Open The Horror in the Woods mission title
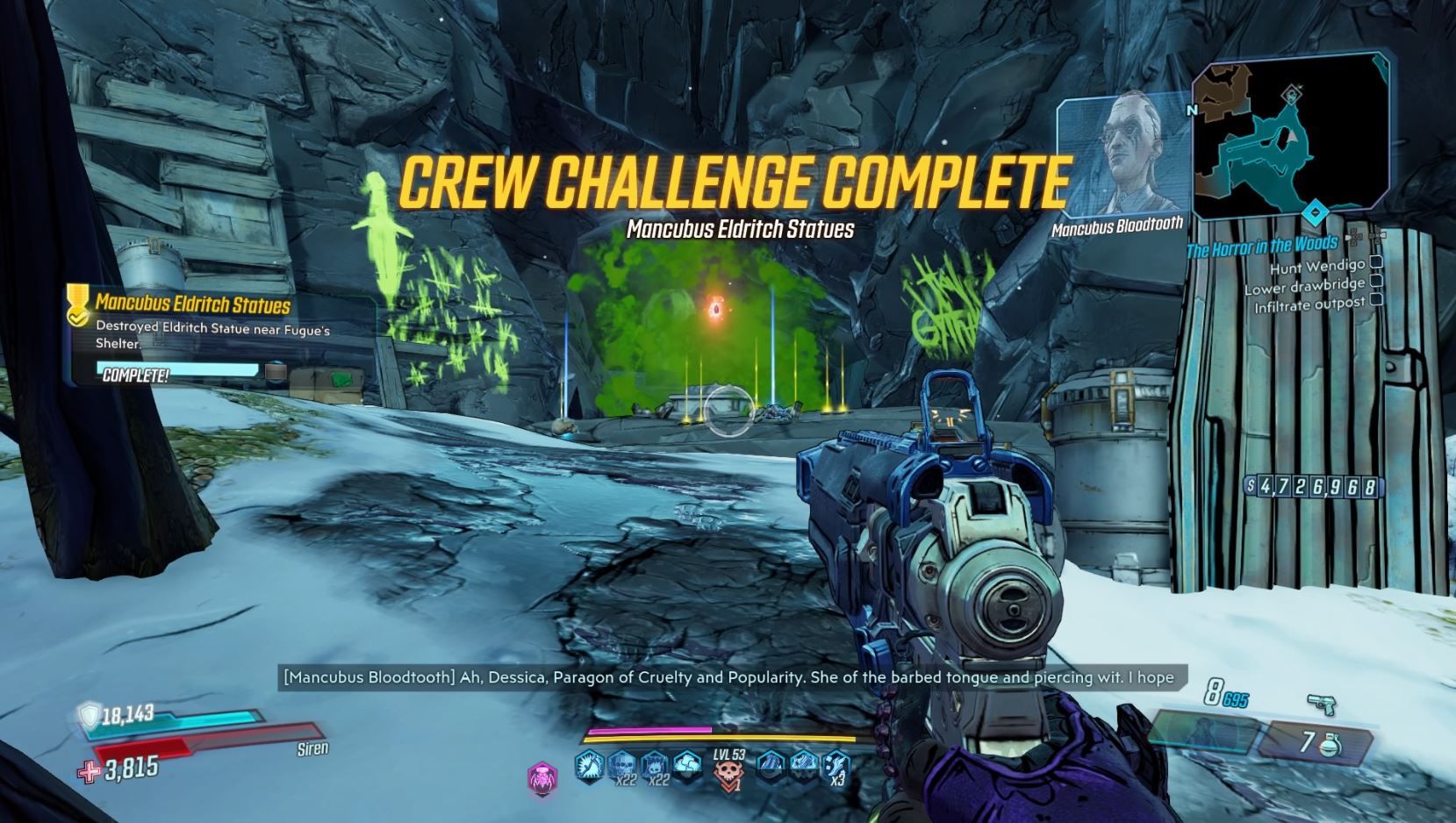 [x=1262, y=246]
